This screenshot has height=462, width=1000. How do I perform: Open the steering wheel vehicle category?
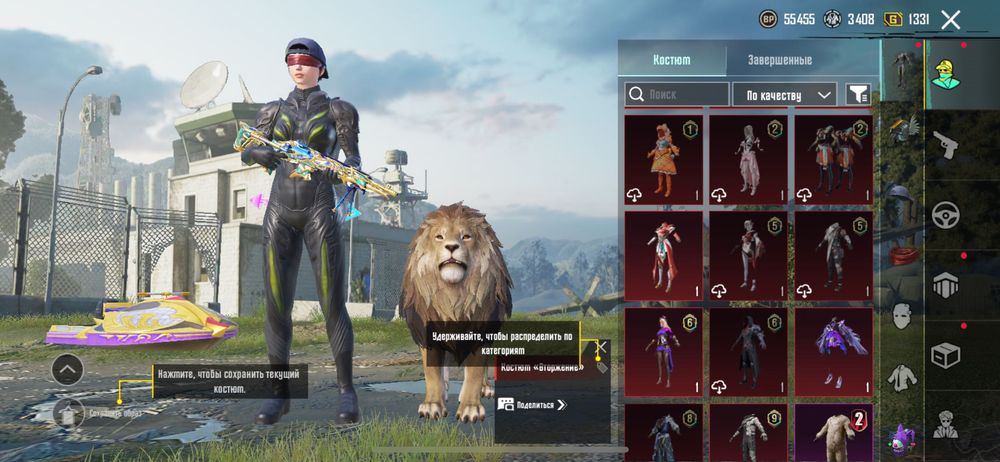click(x=945, y=214)
